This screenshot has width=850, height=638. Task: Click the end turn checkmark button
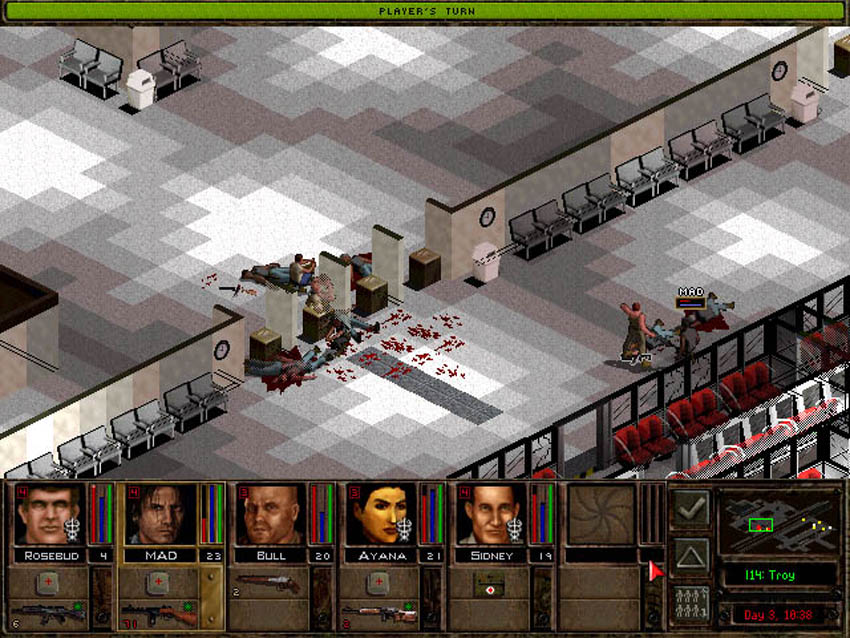[x=690, y=509]
